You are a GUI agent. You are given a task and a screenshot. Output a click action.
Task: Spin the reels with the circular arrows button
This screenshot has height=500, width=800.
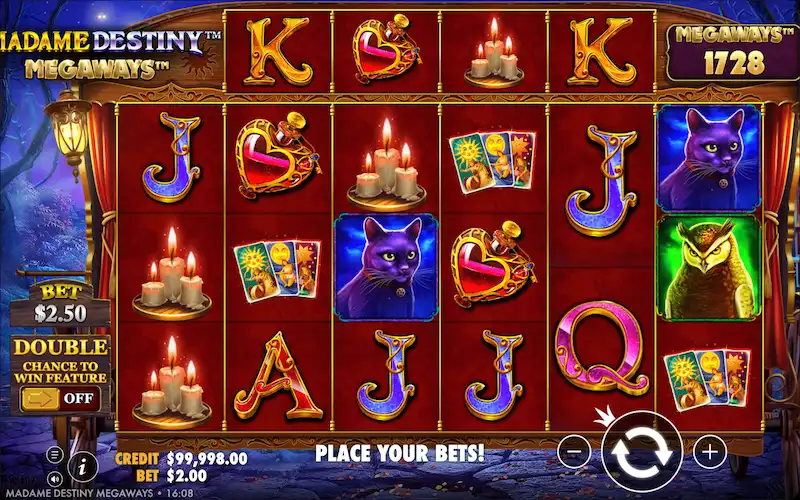[642, 452]
